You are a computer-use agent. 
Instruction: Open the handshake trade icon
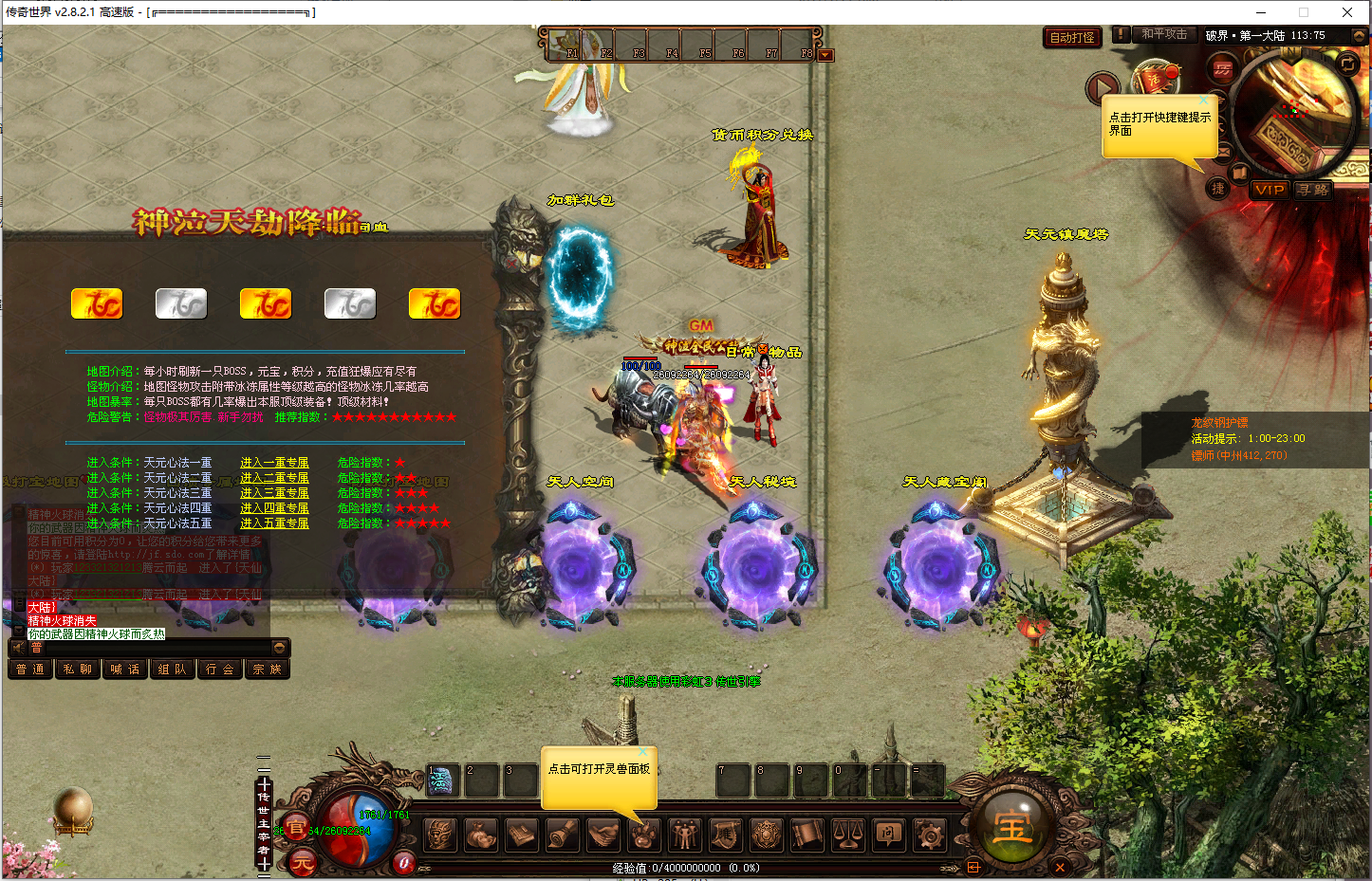click(x=603, y=835)
